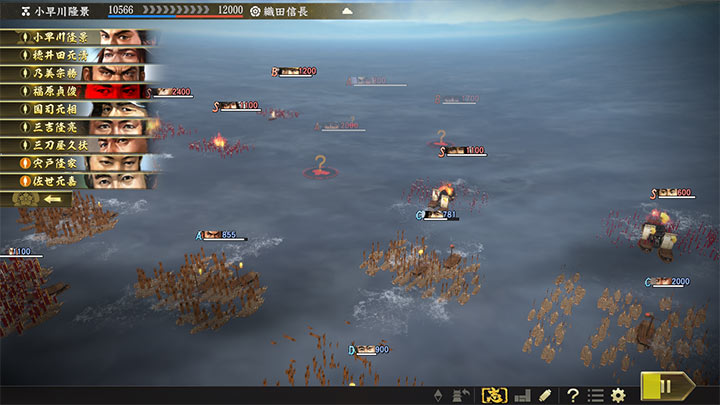
Task: Click the bar chart toolbar icon
Action: coord(521,395)
